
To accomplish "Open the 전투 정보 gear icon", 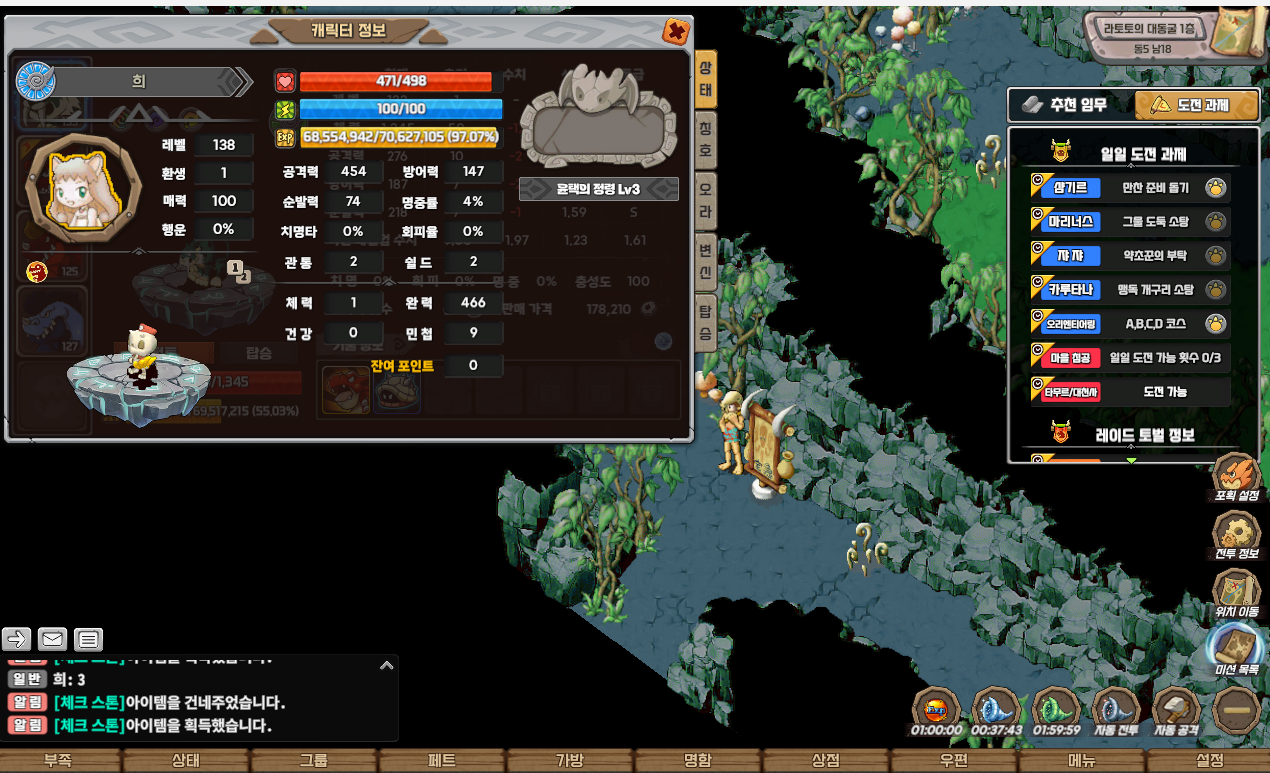I will [x=1236, y=536].
